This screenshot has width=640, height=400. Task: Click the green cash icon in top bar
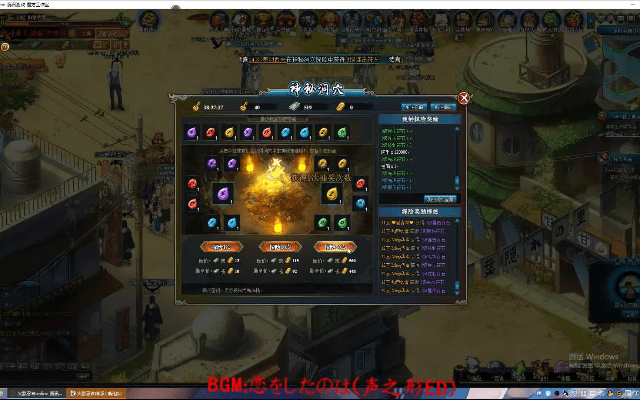[x=296, y=106]
